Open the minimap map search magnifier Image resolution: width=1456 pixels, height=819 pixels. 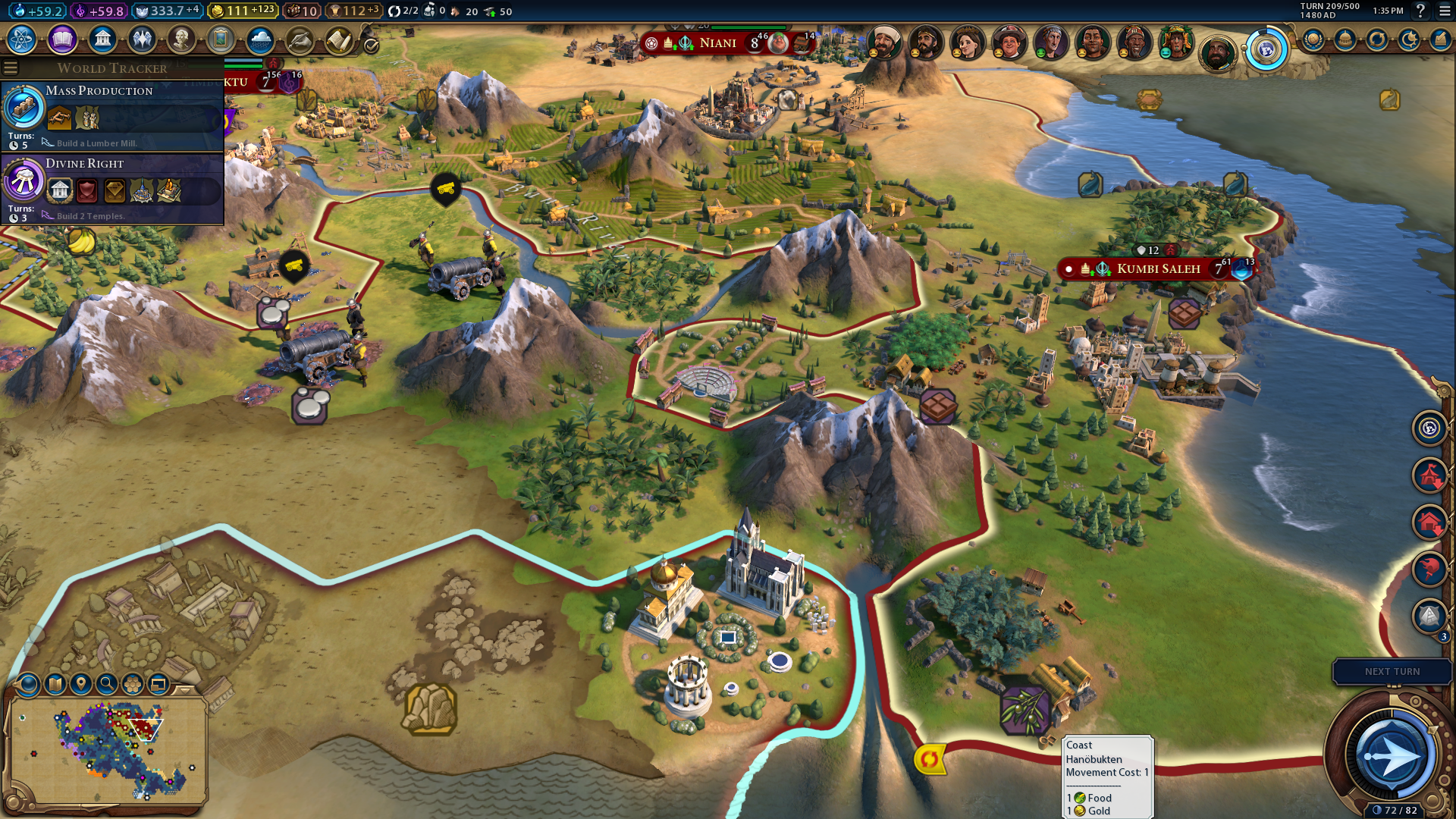[107, 684]
